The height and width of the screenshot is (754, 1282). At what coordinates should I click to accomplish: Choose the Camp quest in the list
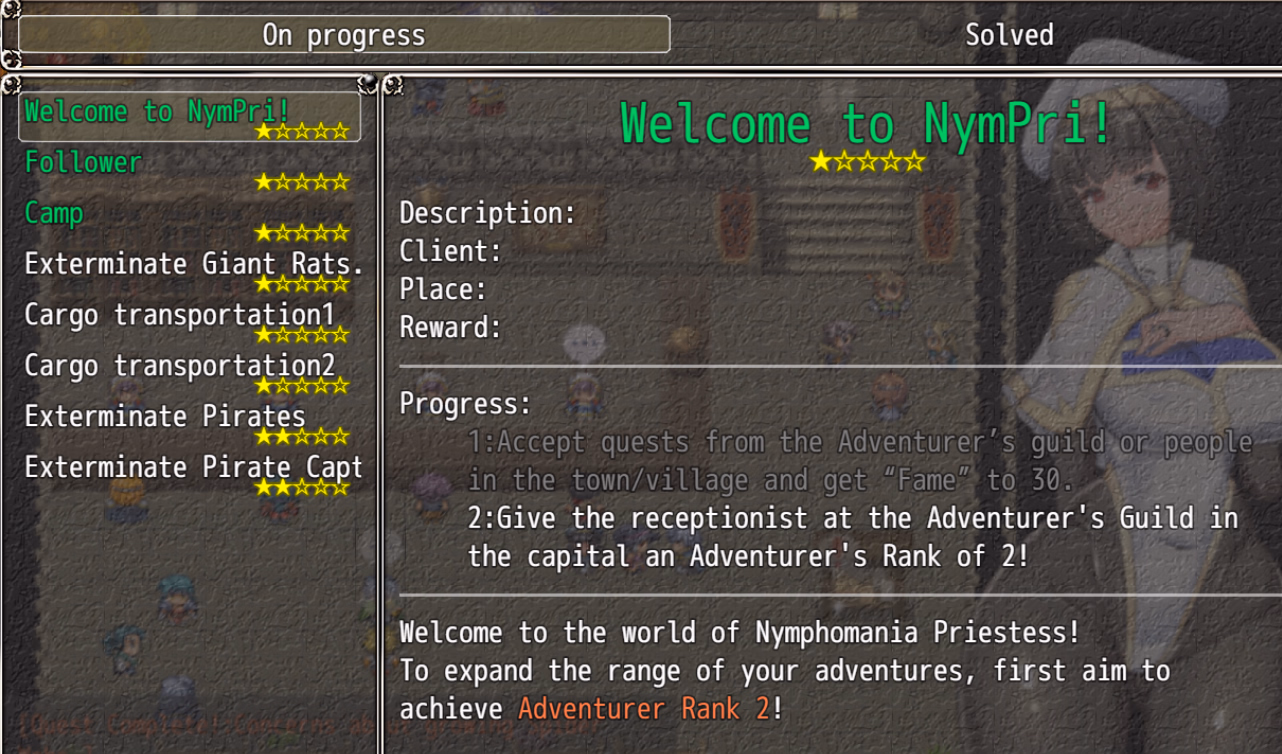click(189, 218)
